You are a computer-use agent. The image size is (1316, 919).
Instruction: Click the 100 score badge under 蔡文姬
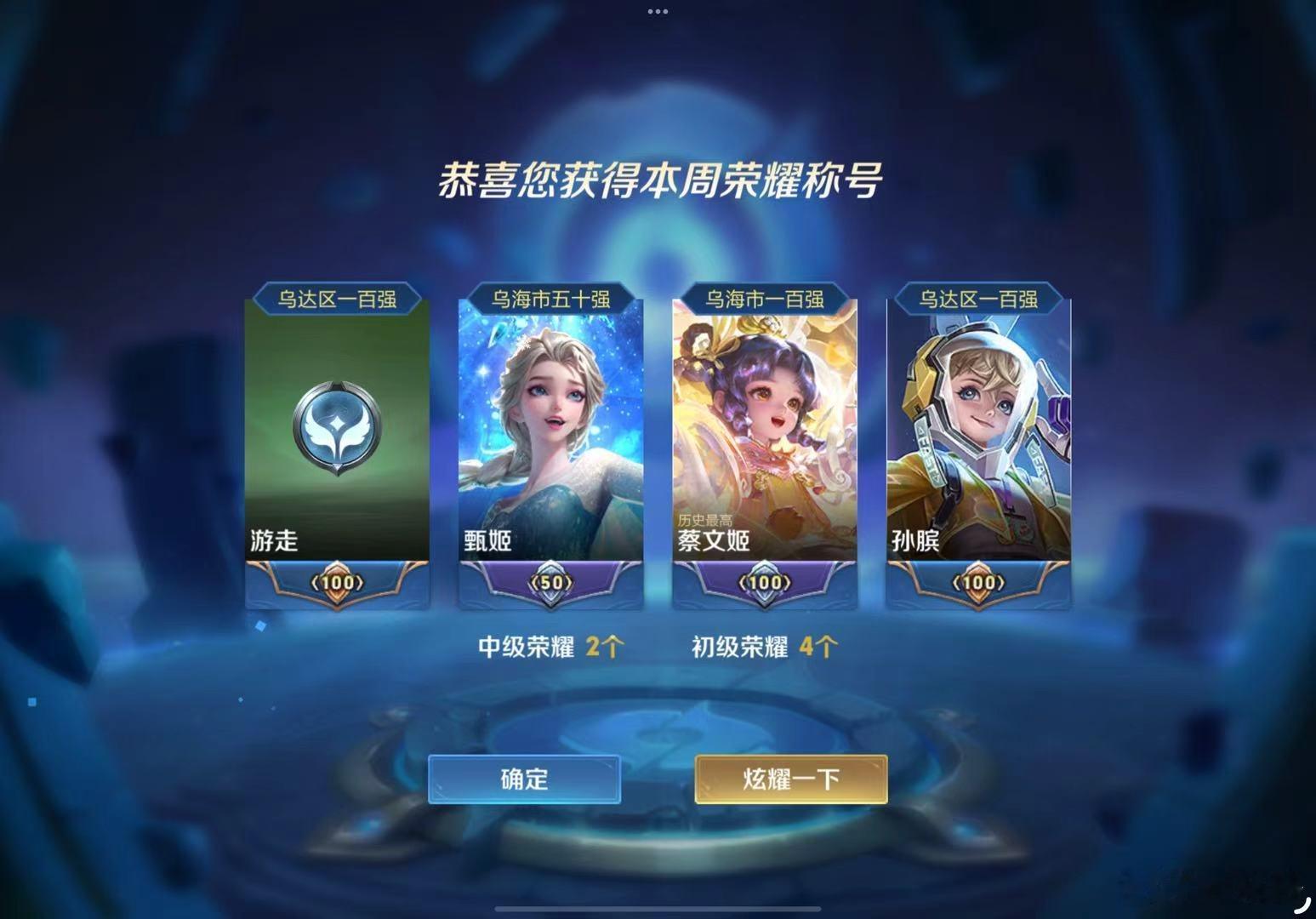(766, 580)
